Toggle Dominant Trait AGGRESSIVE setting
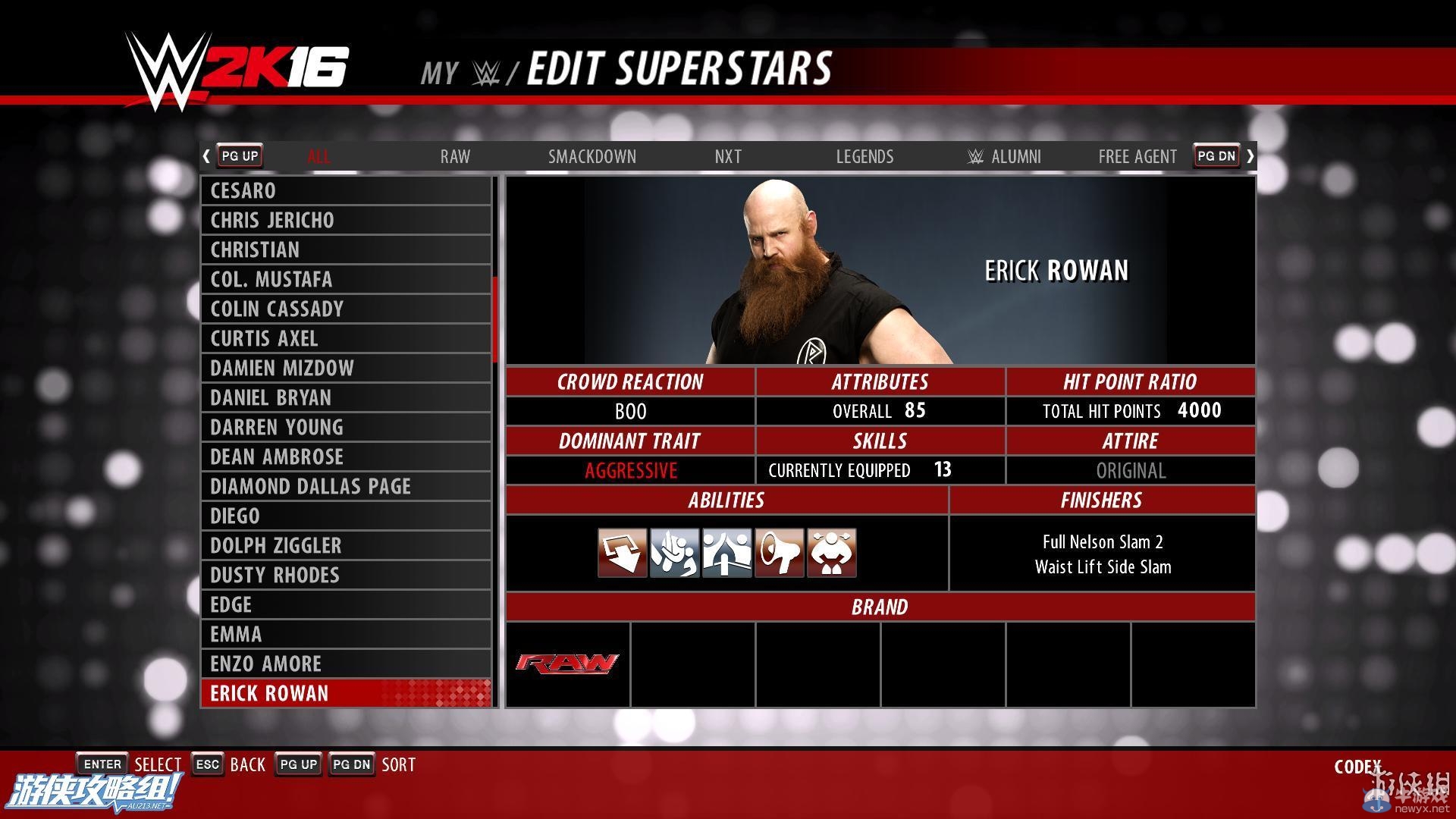 630,470
